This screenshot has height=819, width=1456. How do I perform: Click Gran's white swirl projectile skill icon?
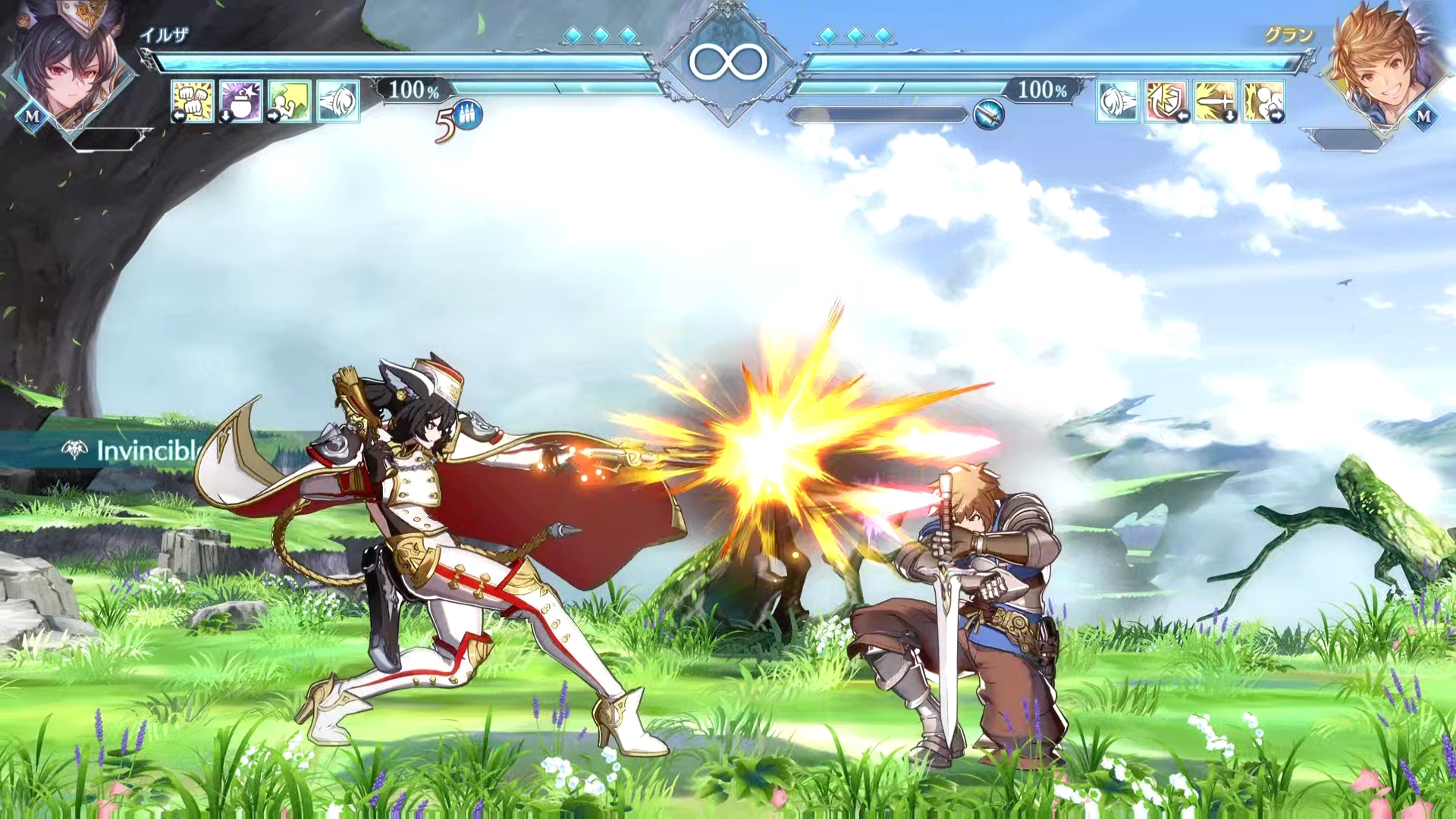pos(1118,101)
